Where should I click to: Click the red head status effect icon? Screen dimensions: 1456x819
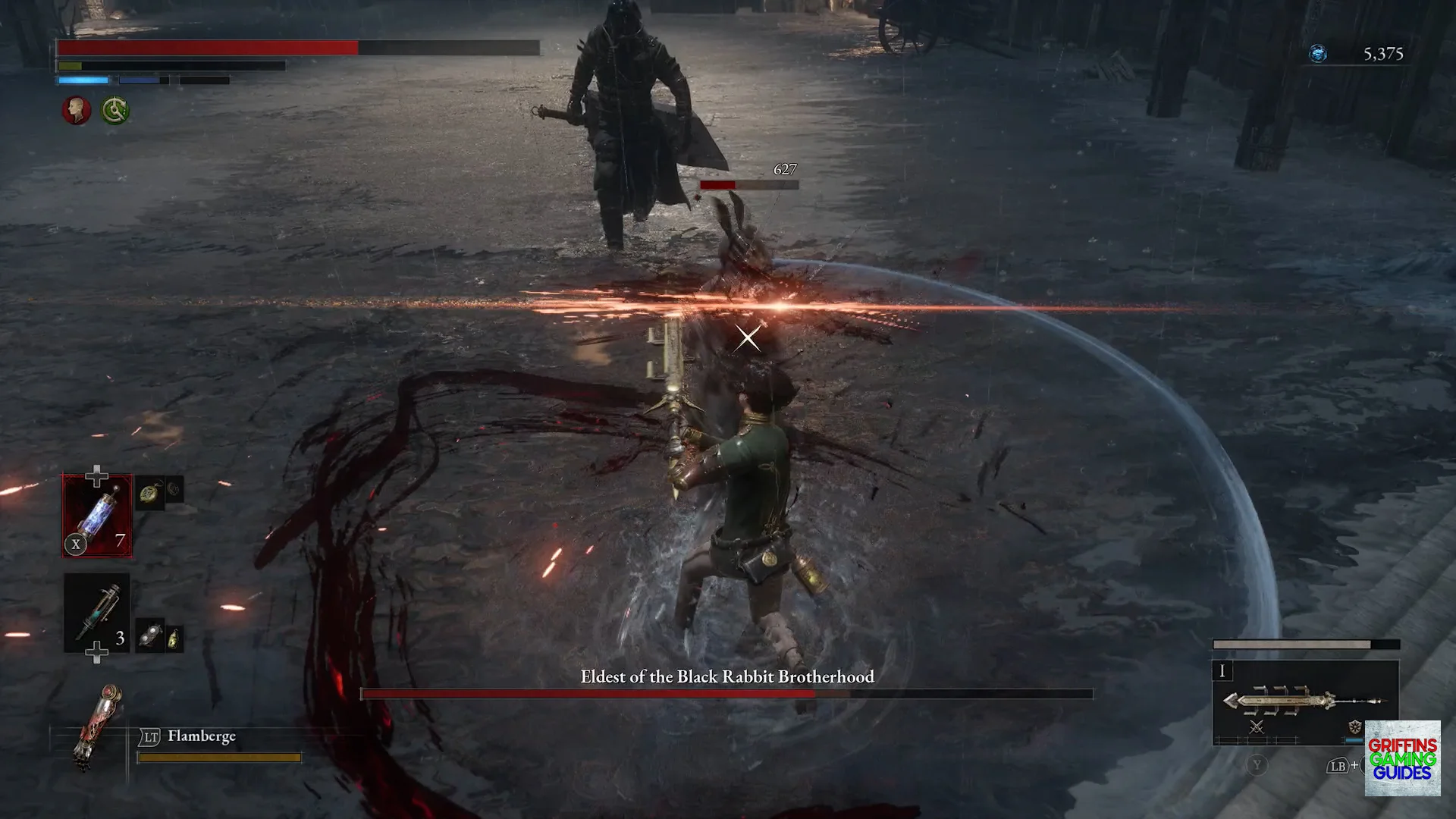point(76,111)
